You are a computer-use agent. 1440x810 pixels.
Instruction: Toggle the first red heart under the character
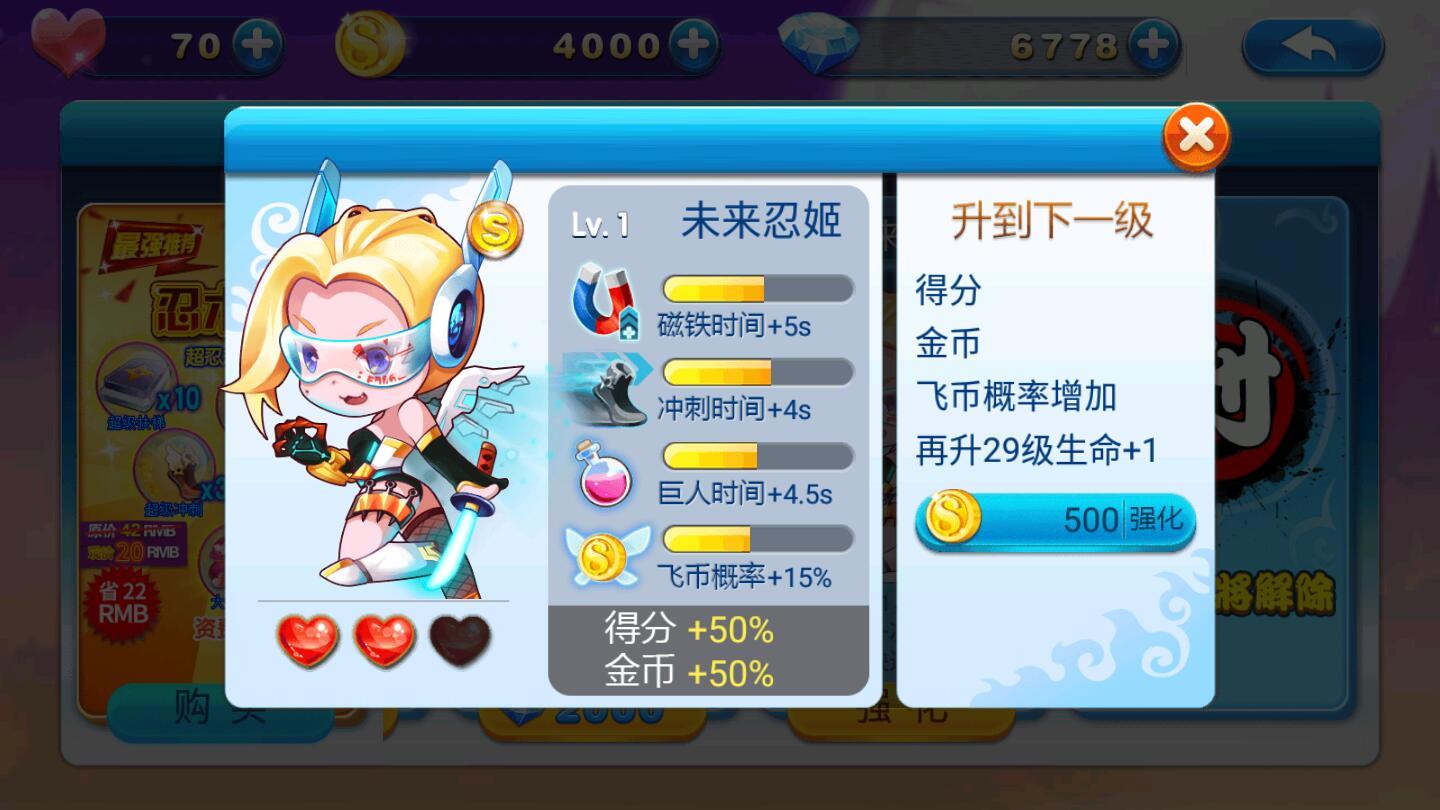[308, 643]
